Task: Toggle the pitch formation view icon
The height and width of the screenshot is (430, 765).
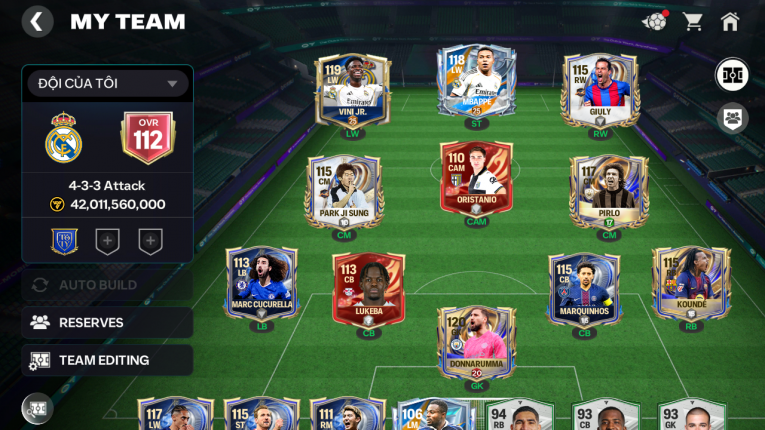Action: point(733,75)
